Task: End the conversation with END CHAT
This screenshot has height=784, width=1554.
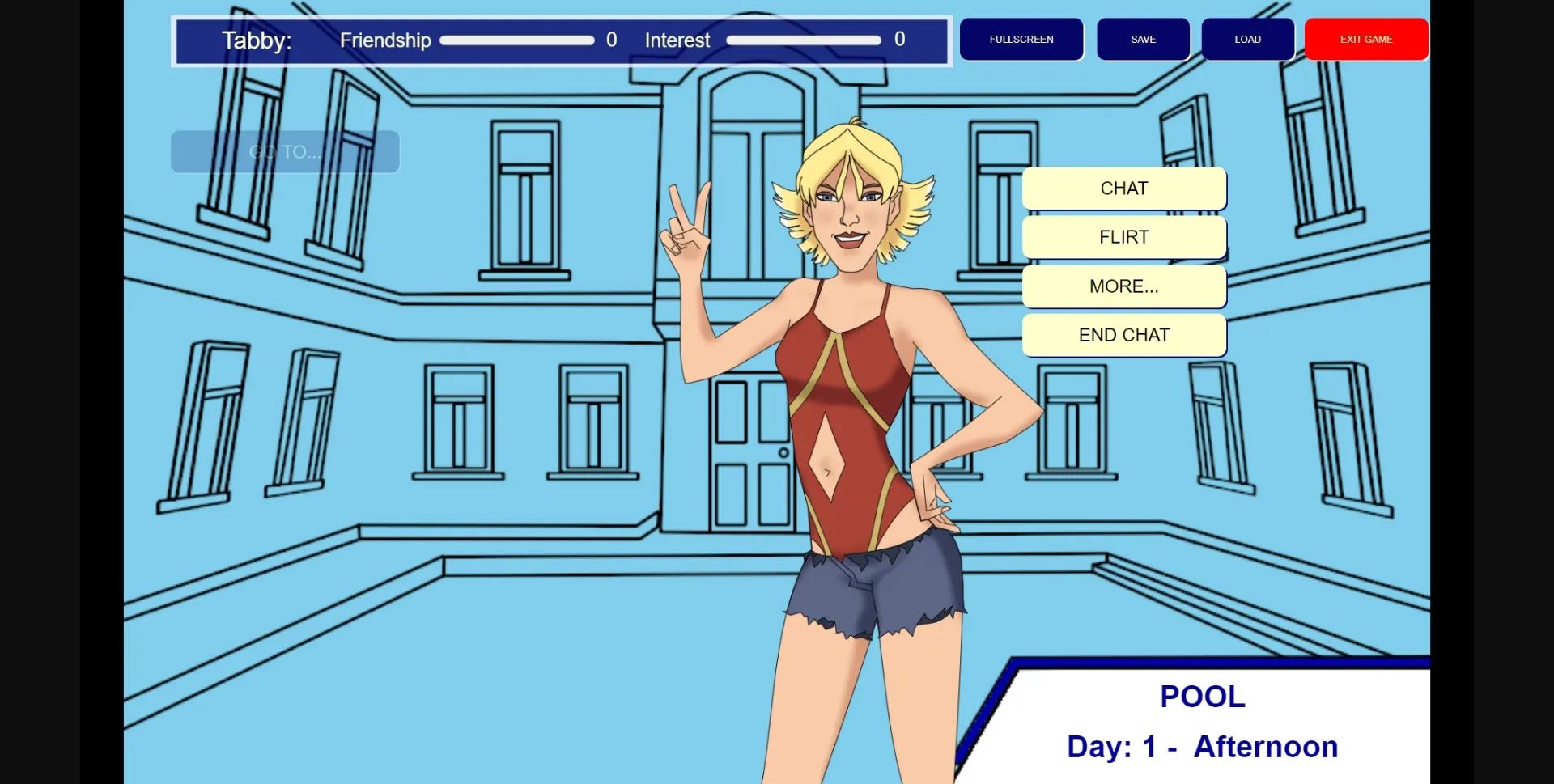Action: click(1123, 334)
